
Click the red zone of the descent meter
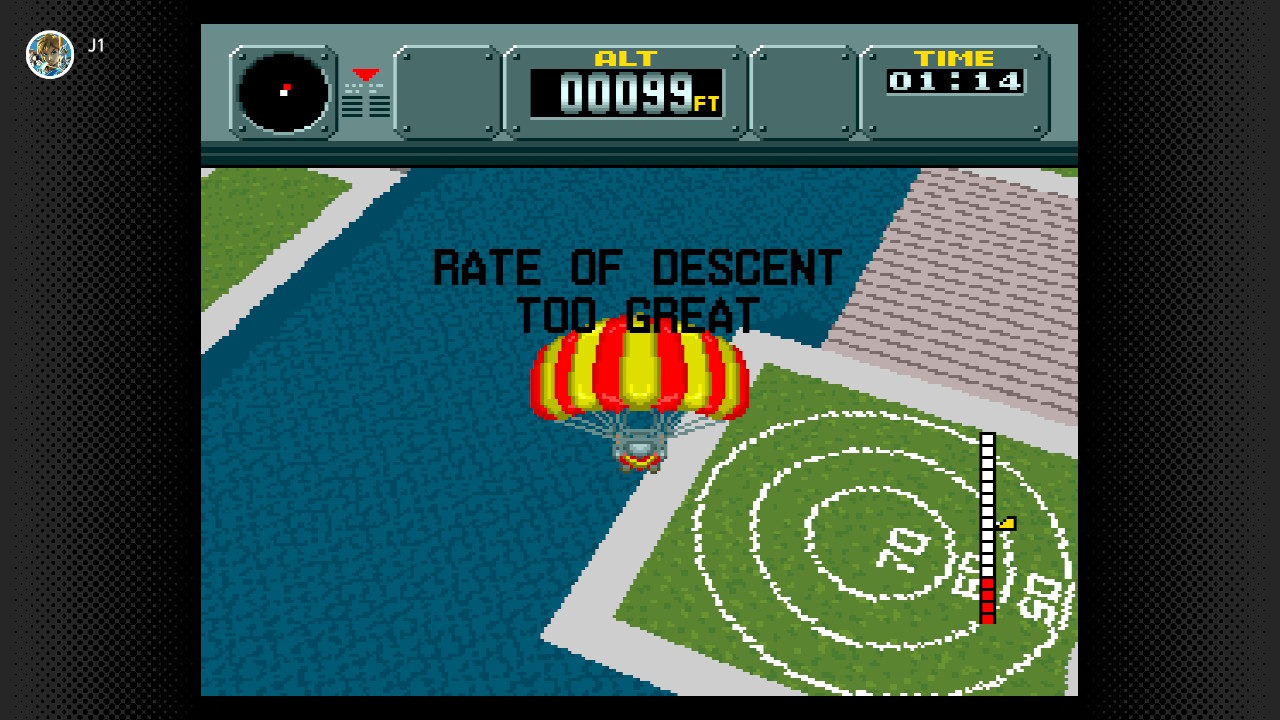[986, 600]
